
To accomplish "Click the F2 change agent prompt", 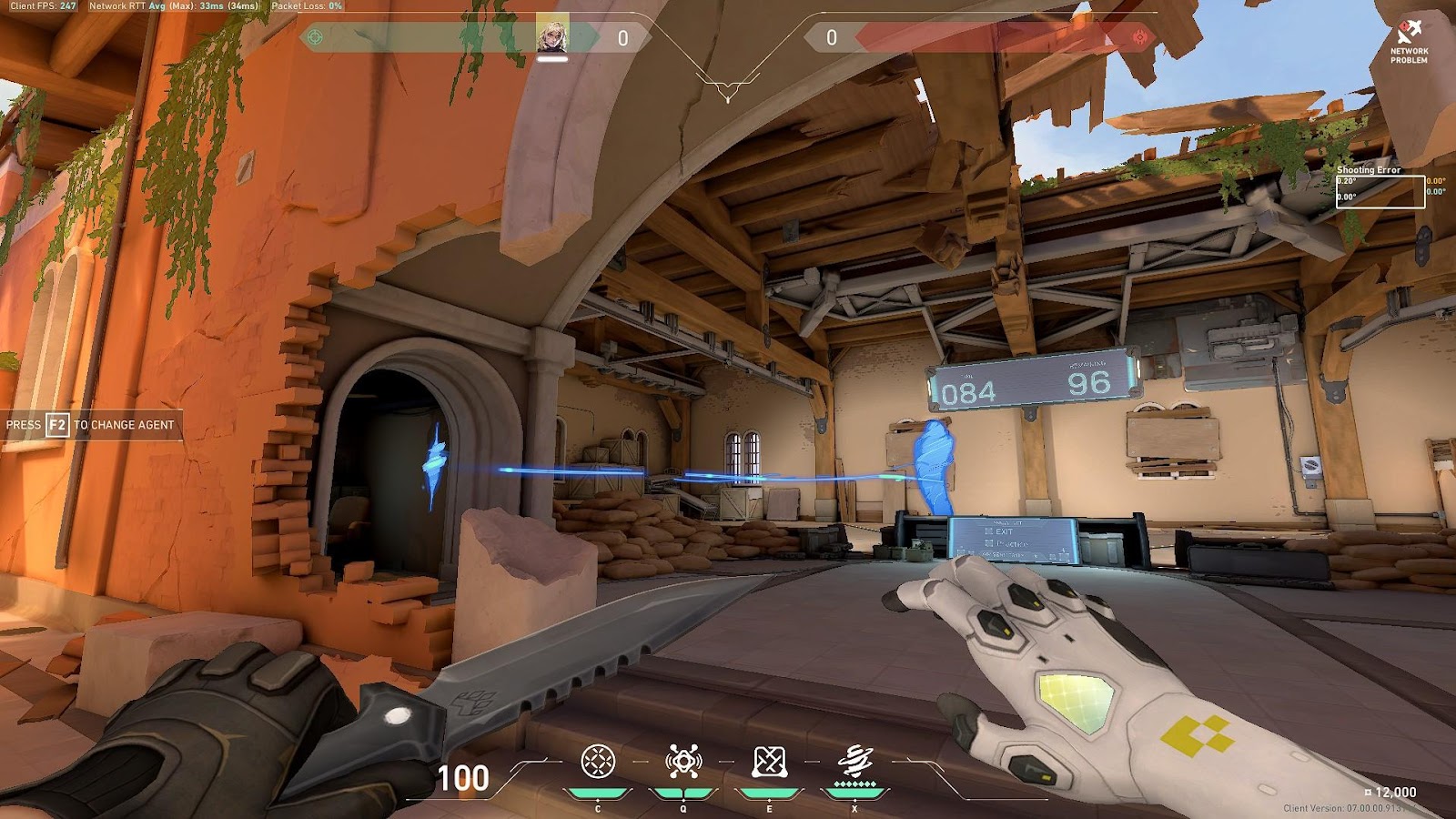I will pyautogui.click(x=88, y=424).
